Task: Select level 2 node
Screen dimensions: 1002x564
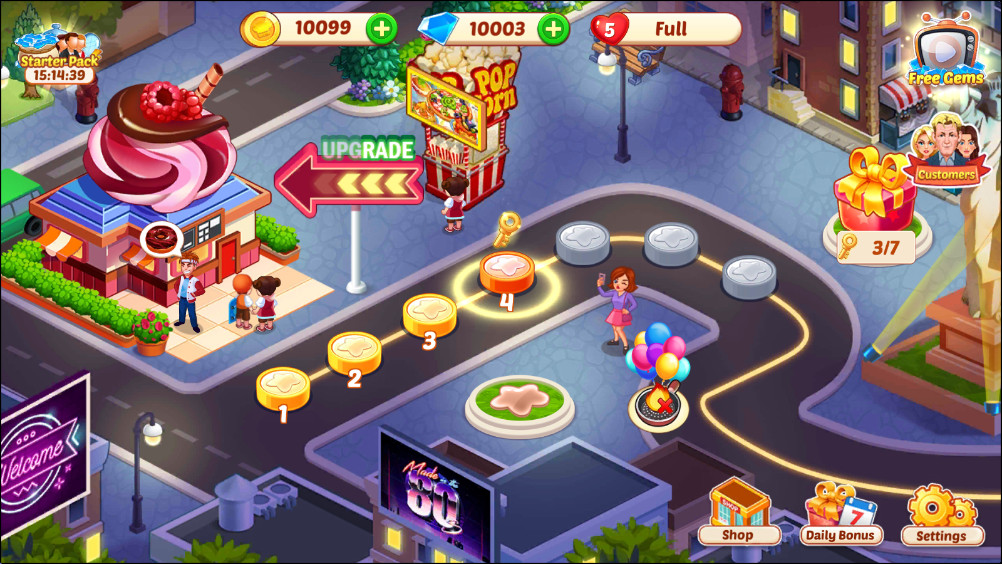Action: click(355, 353)
